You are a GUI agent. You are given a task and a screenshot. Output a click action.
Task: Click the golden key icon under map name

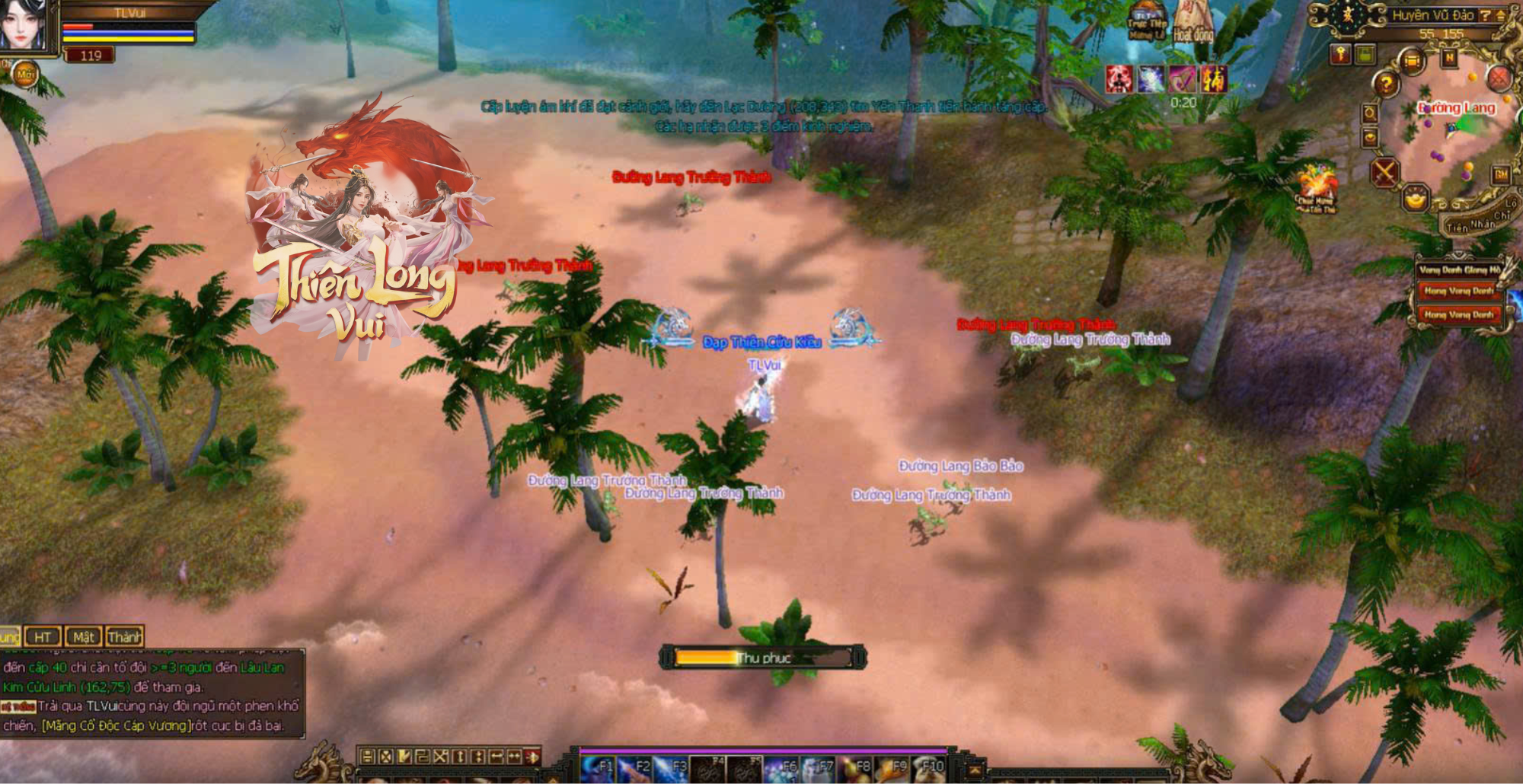(x=1340, y=54)
